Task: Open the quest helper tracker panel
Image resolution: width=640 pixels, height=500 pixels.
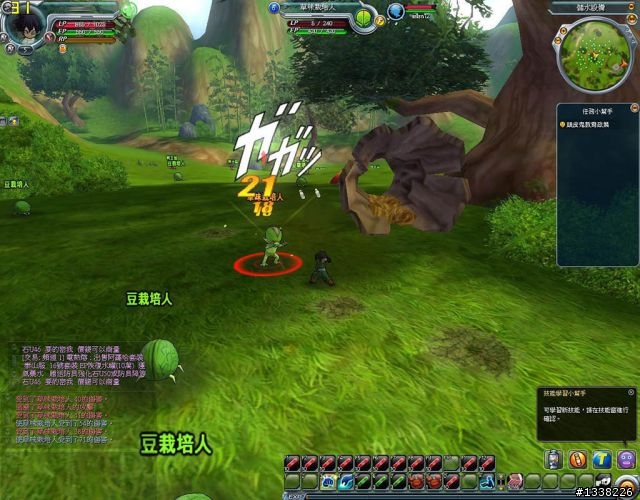Action: click(597, 123)
